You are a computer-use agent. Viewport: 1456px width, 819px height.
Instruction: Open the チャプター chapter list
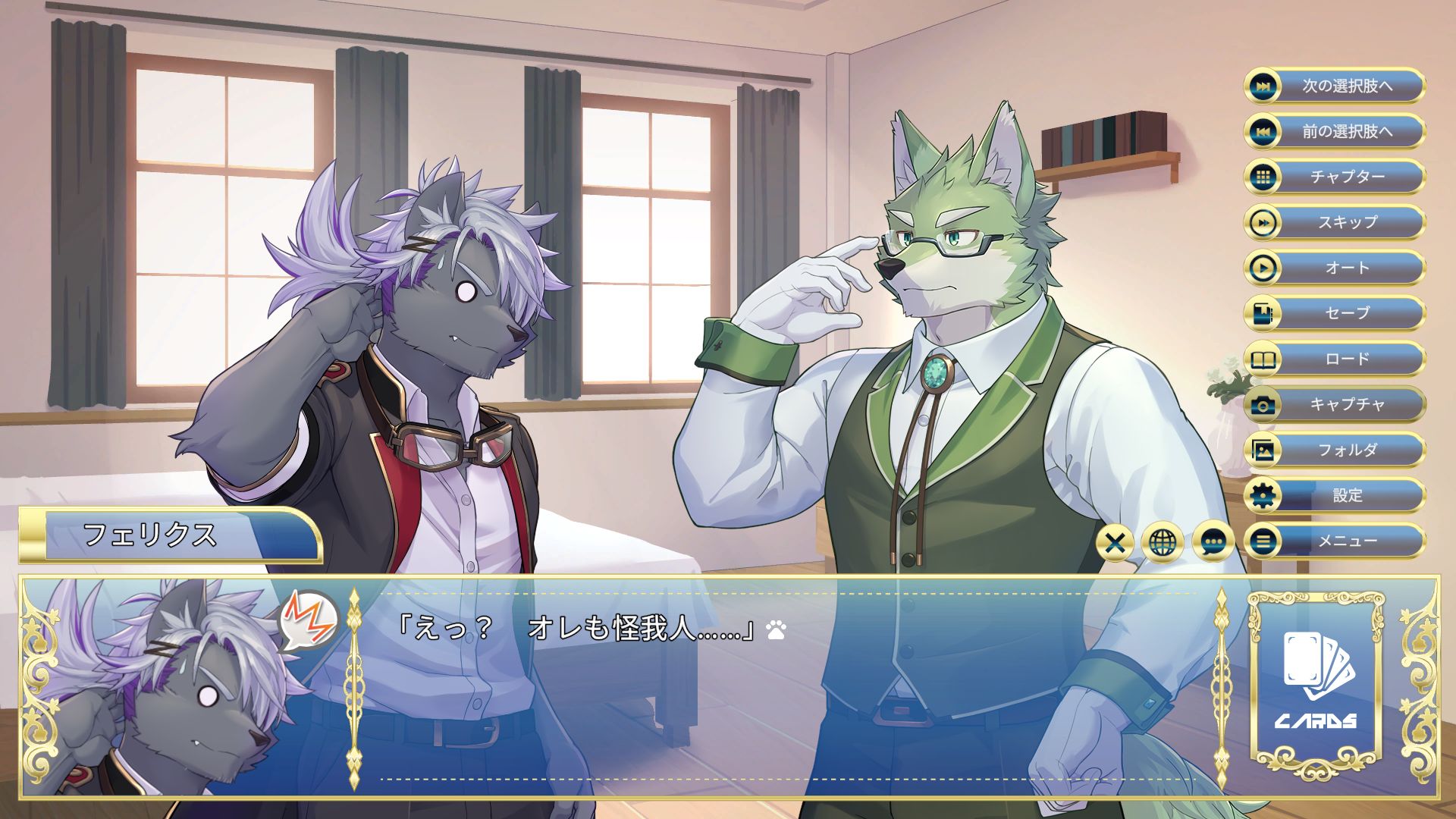coord(1335,177)
